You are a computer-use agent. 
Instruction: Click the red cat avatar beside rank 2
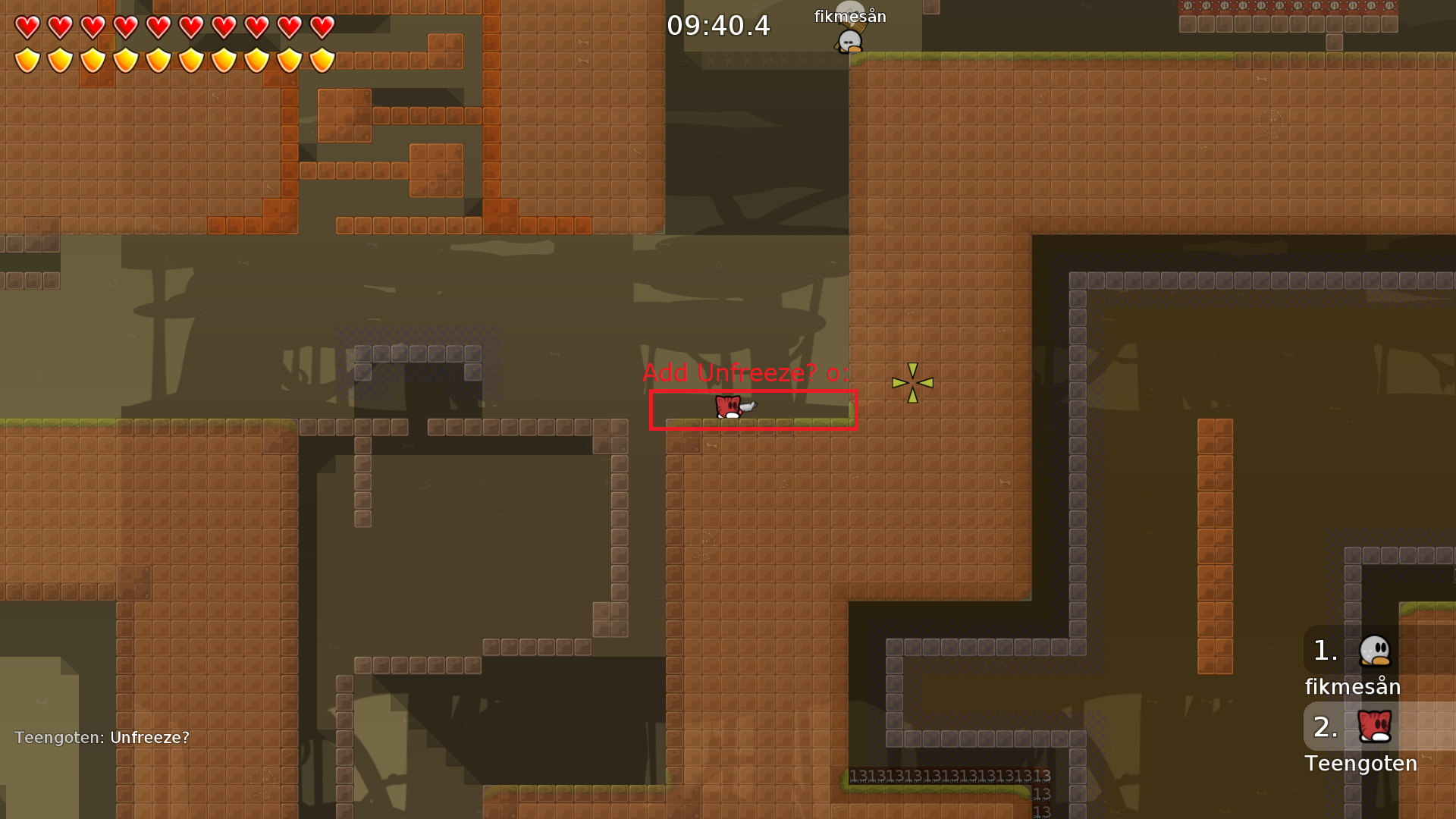click(1376, 726)
